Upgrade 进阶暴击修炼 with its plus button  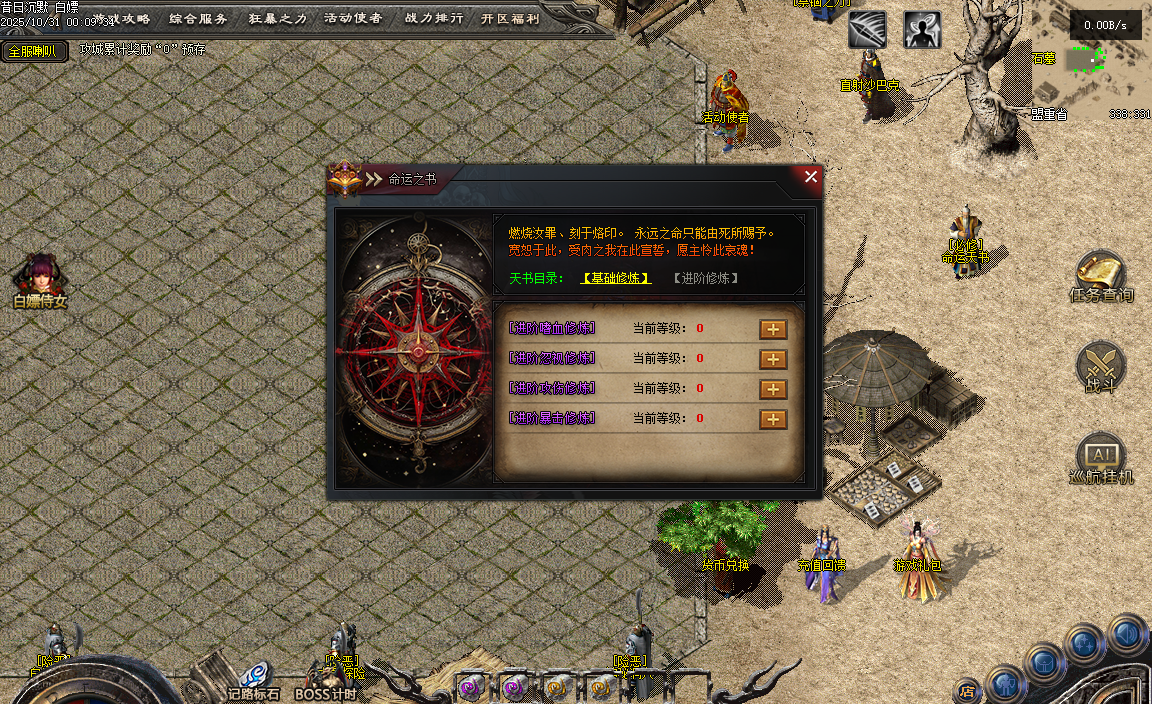(773, 419)
